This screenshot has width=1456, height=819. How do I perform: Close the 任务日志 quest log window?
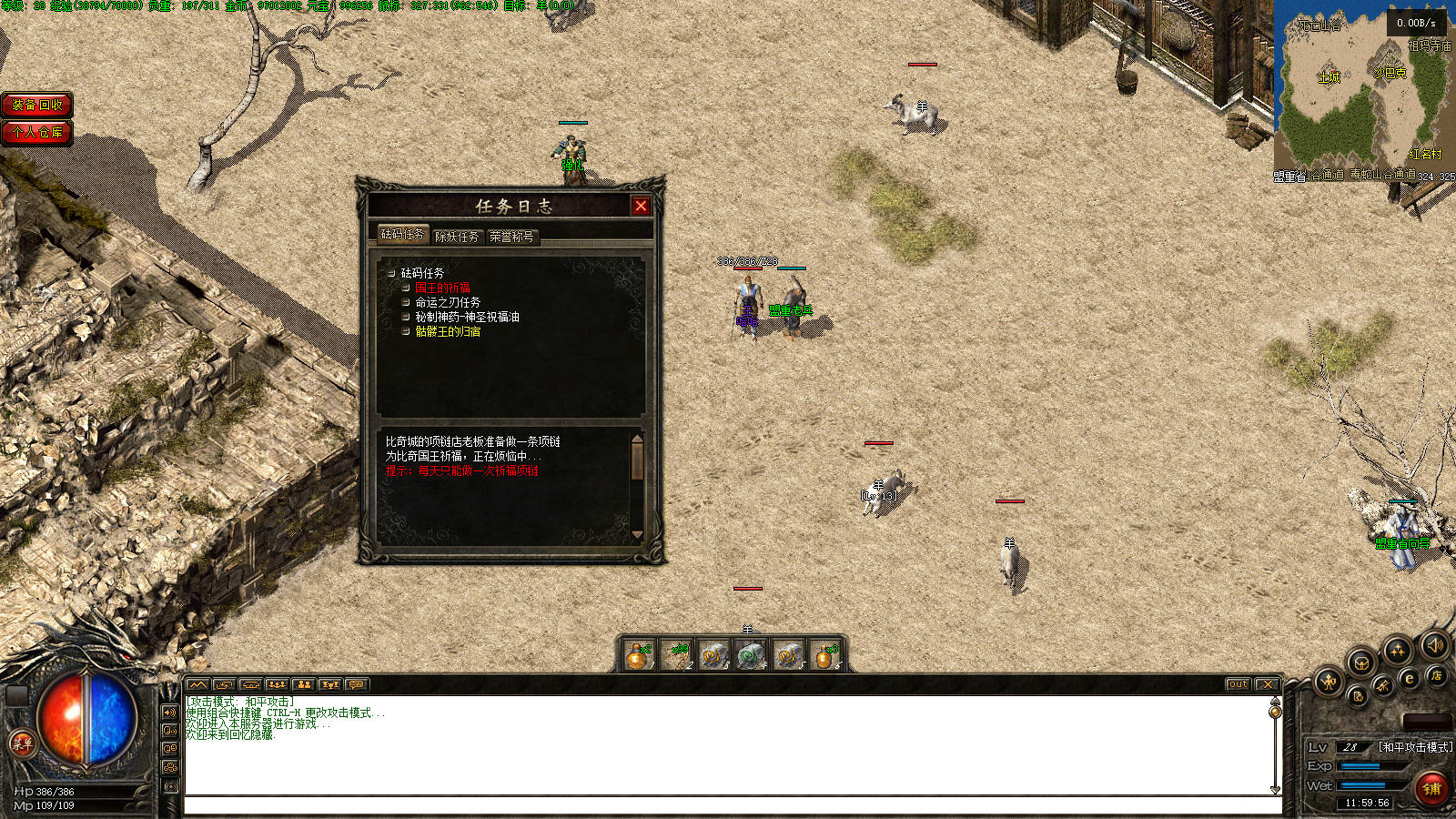tap(641, 207)
